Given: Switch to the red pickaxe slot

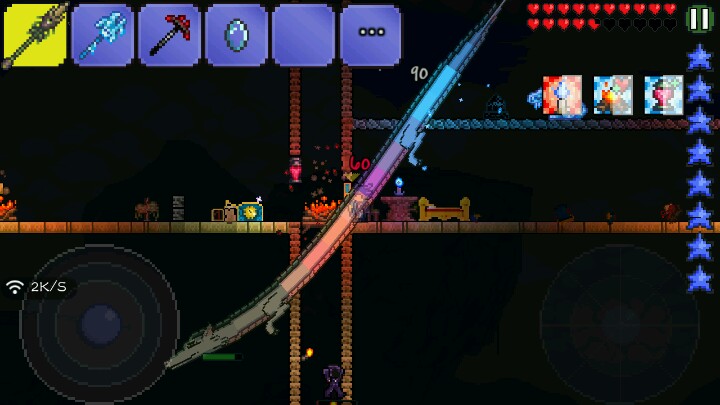Looking at the screenshot, I should (x=169, y=35).
